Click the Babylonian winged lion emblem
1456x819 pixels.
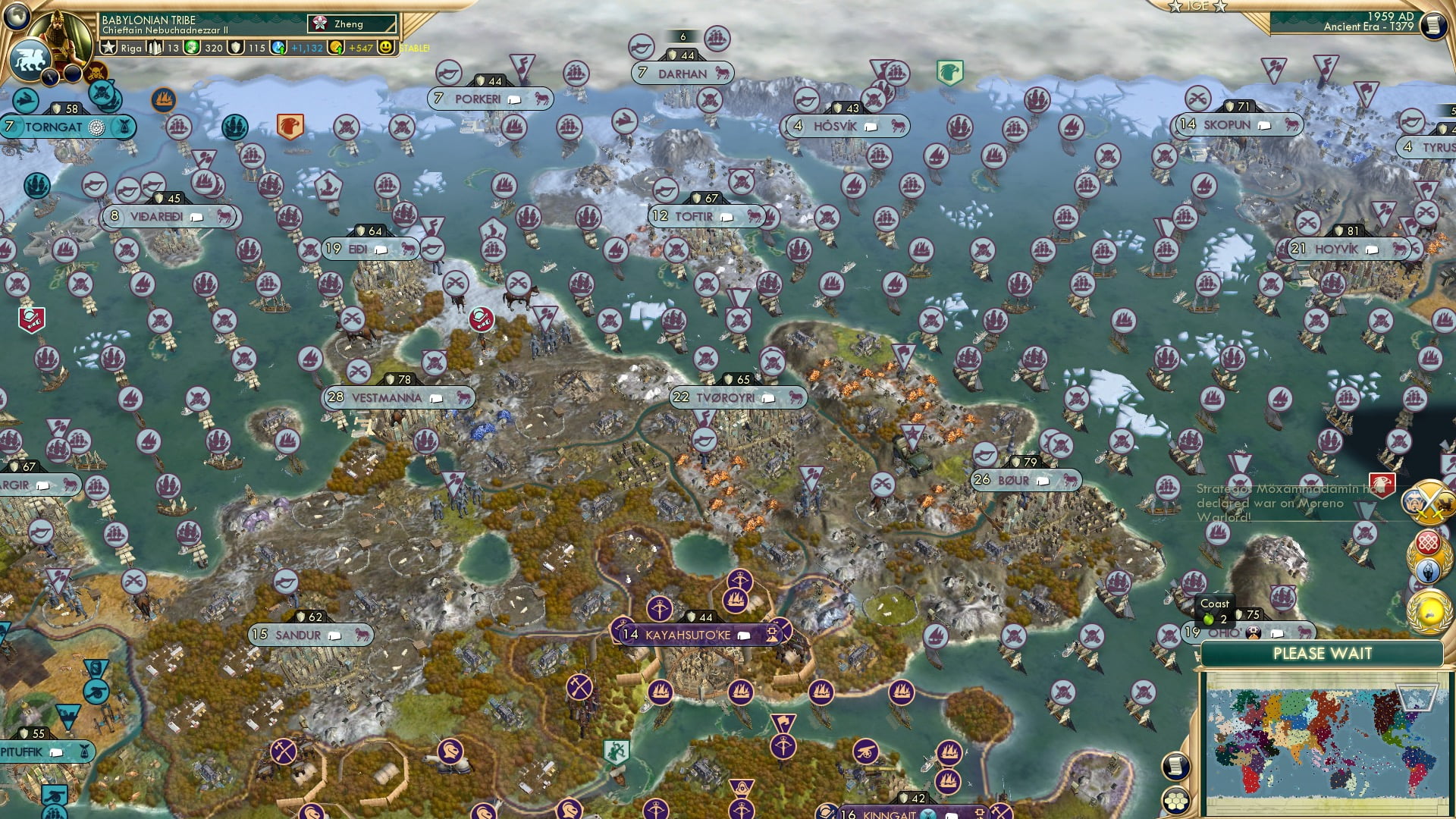tap(29, 59)
